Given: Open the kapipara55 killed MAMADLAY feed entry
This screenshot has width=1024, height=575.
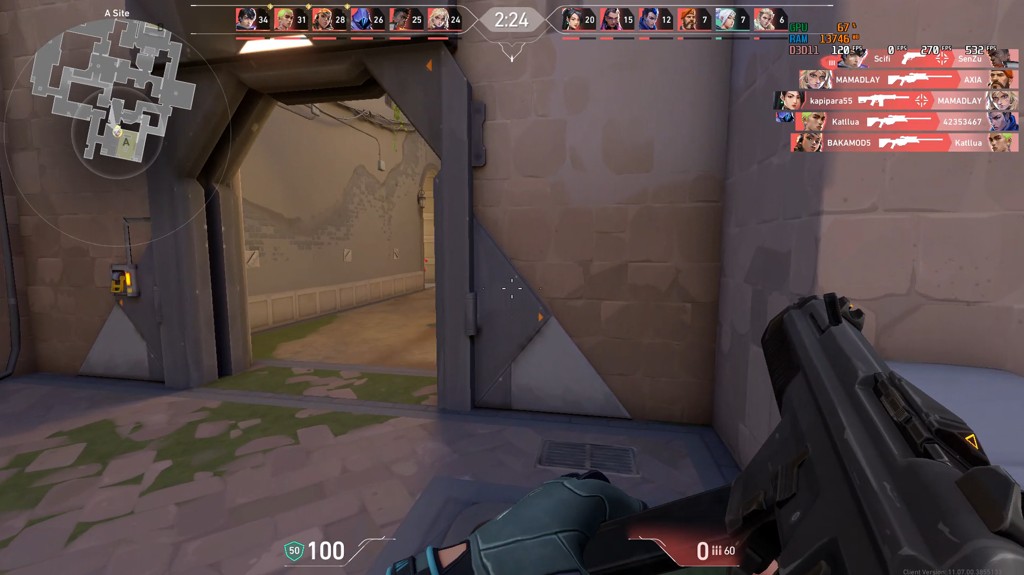Looking at the screenshot, I should click(x=896, y=101).
